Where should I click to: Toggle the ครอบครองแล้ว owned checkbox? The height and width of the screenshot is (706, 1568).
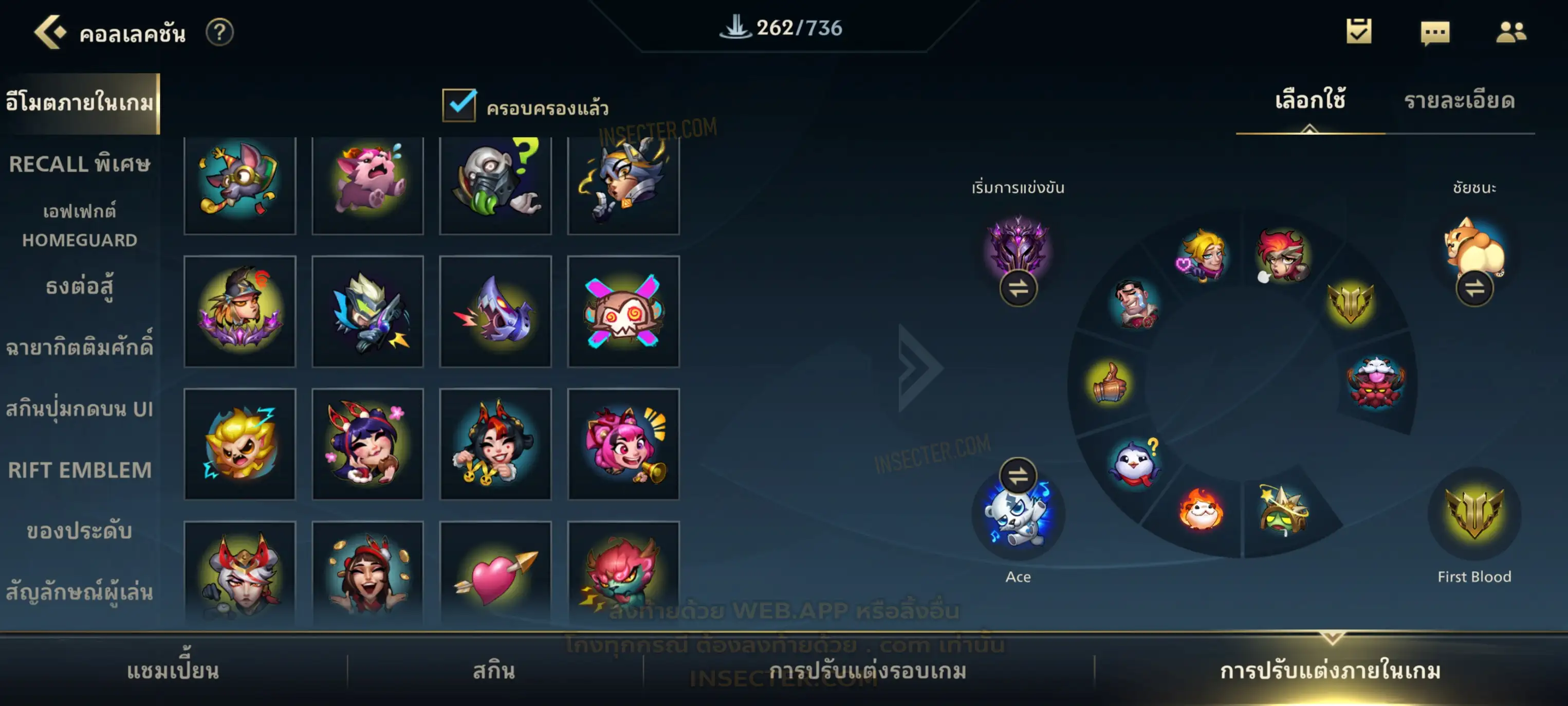coord(459,105)
